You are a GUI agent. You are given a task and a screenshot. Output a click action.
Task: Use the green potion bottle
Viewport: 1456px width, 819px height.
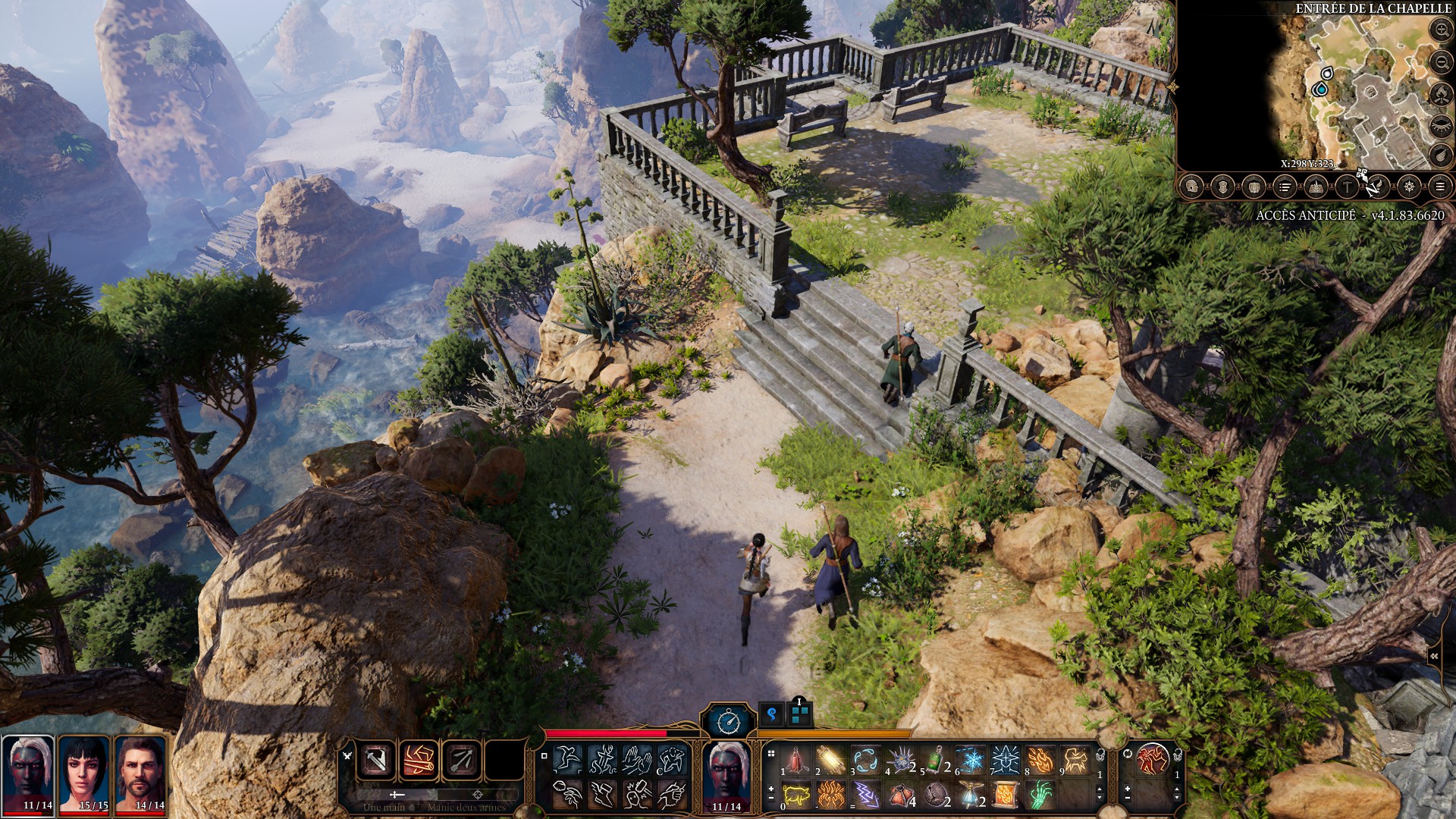coord(937,760)
